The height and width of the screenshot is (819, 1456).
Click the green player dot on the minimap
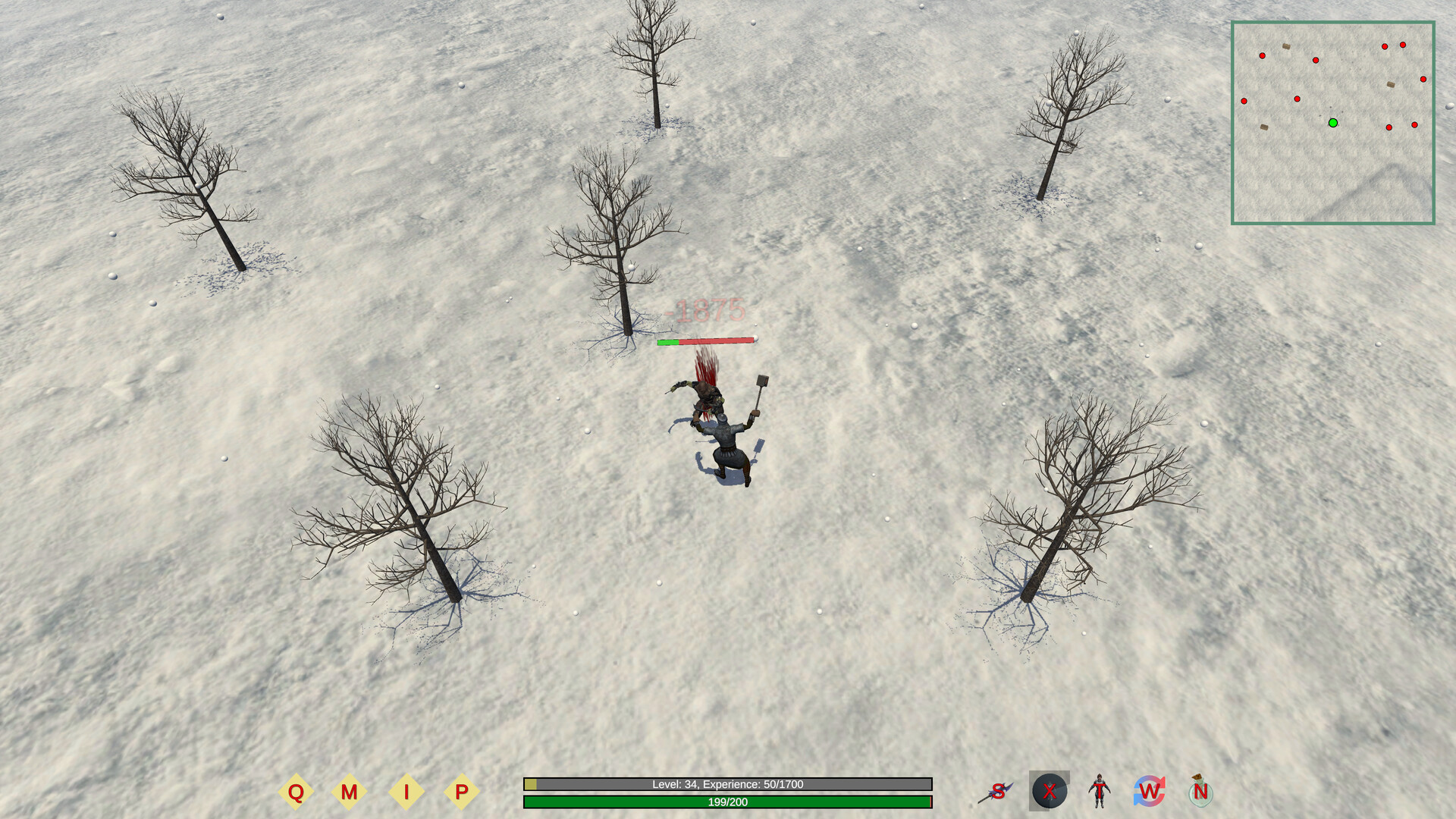1332,122
